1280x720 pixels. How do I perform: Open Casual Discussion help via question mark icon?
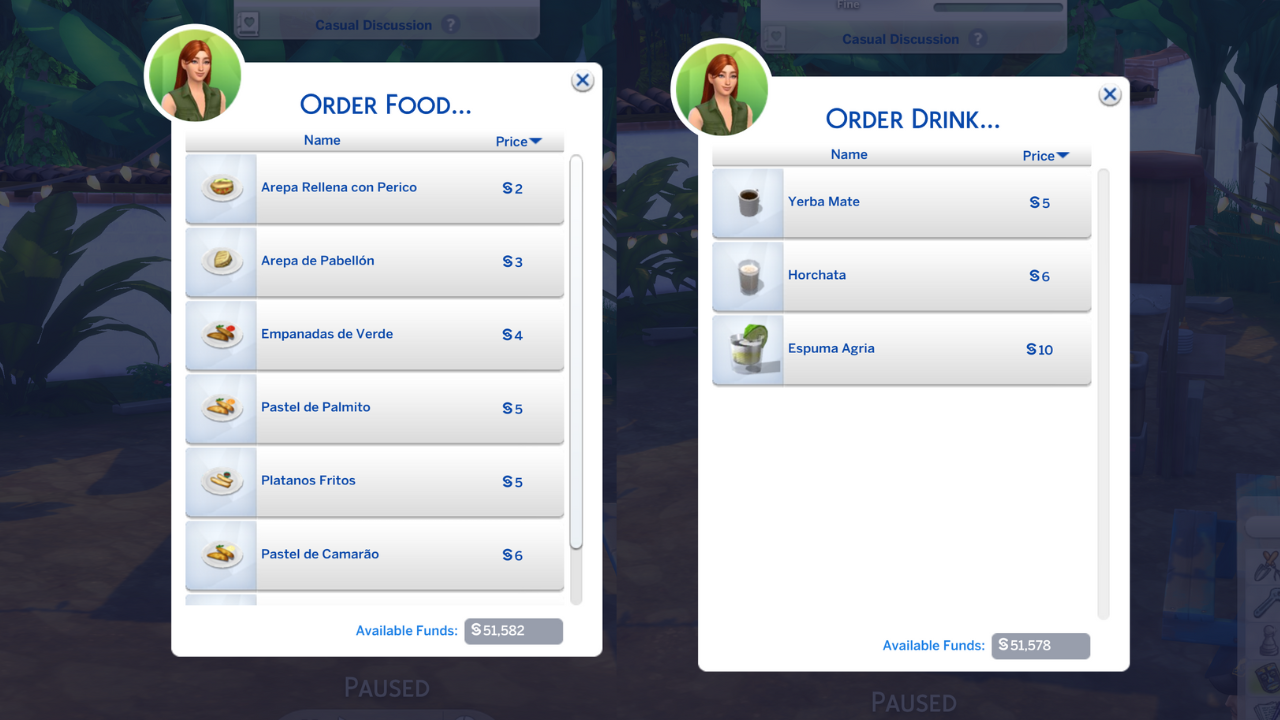451,24
